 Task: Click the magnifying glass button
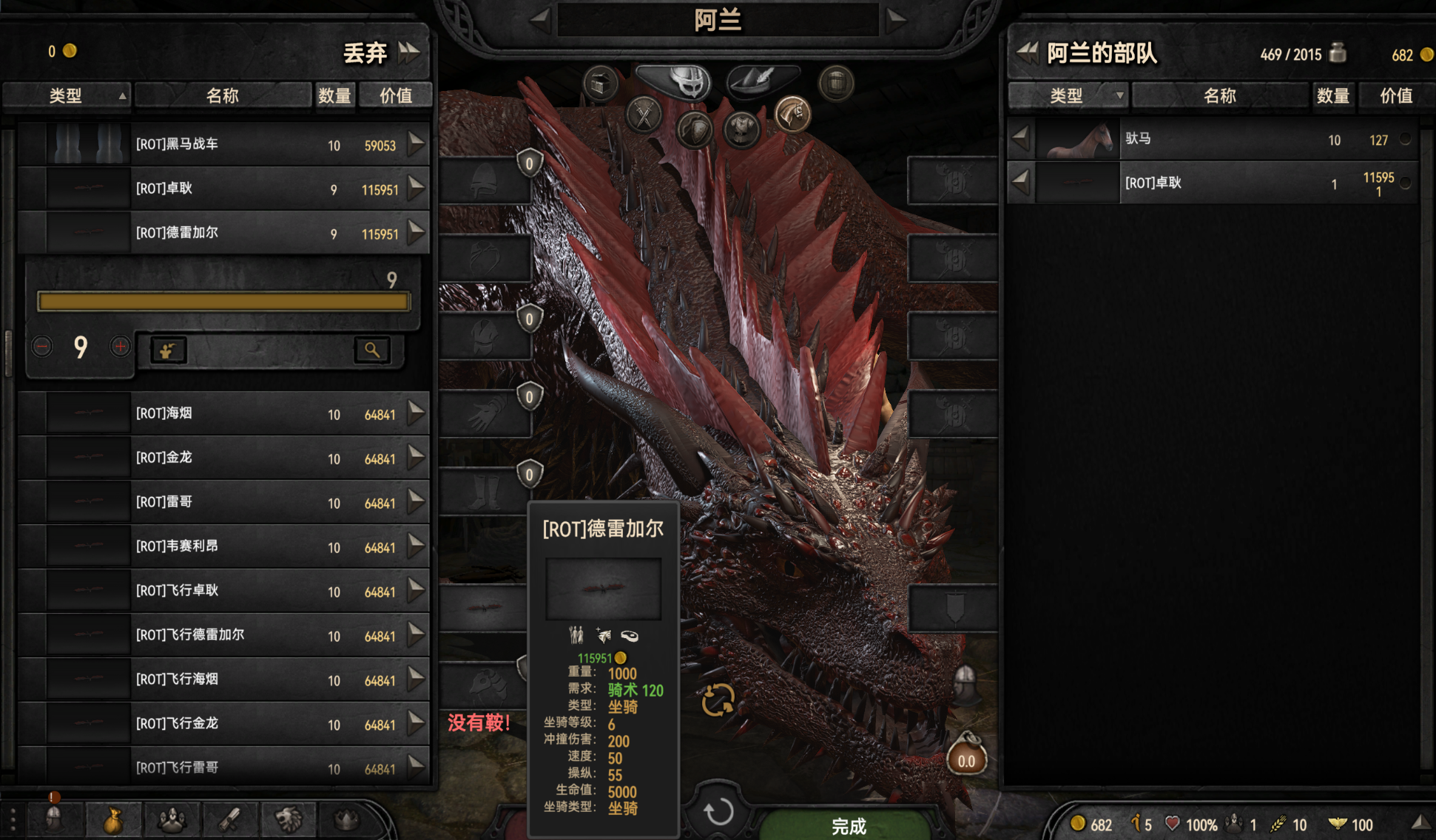[x=371, y=350]
